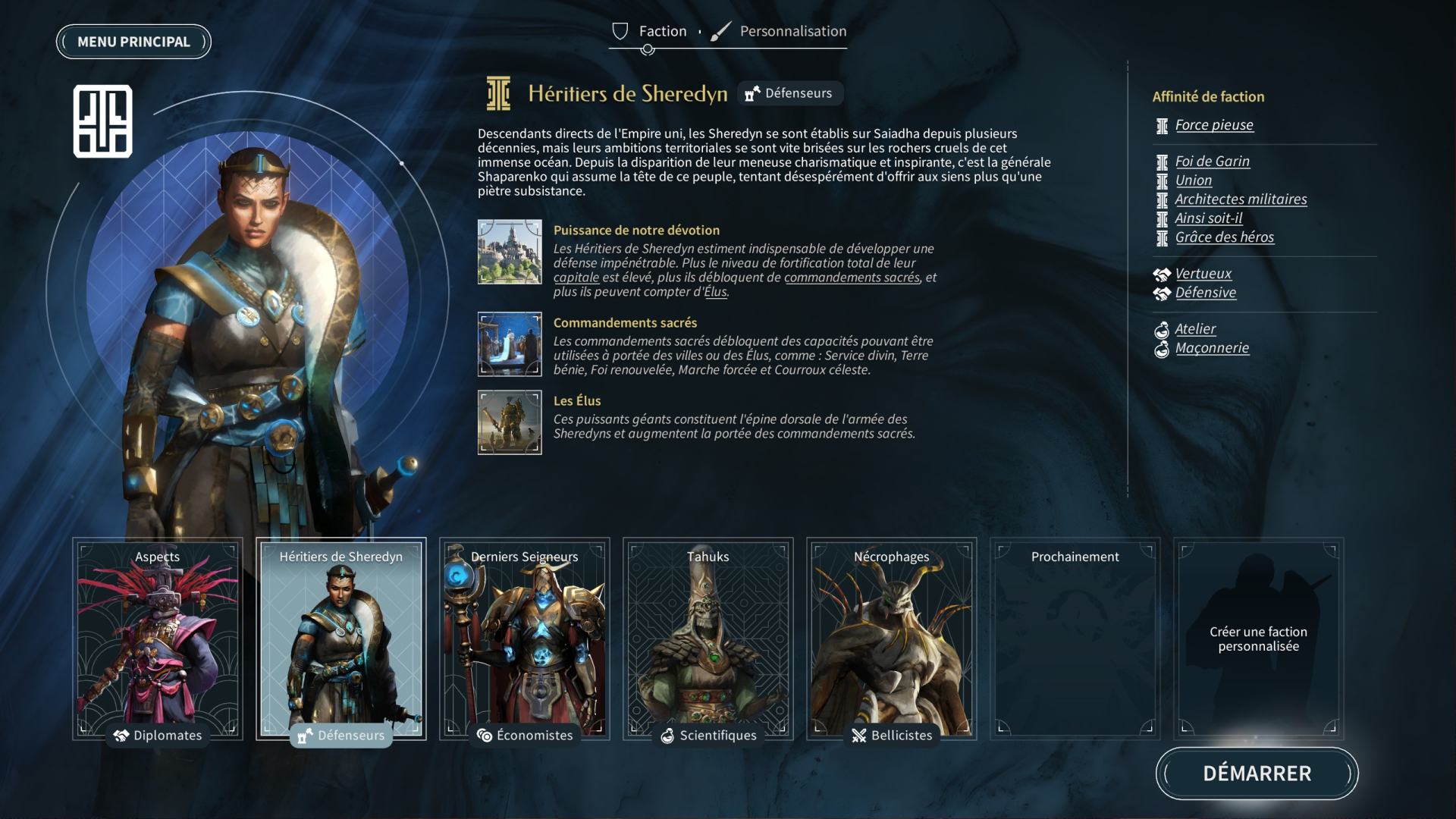
Task: Pick the Derniers Seigneurs faction card
Action: coord(525,639)
